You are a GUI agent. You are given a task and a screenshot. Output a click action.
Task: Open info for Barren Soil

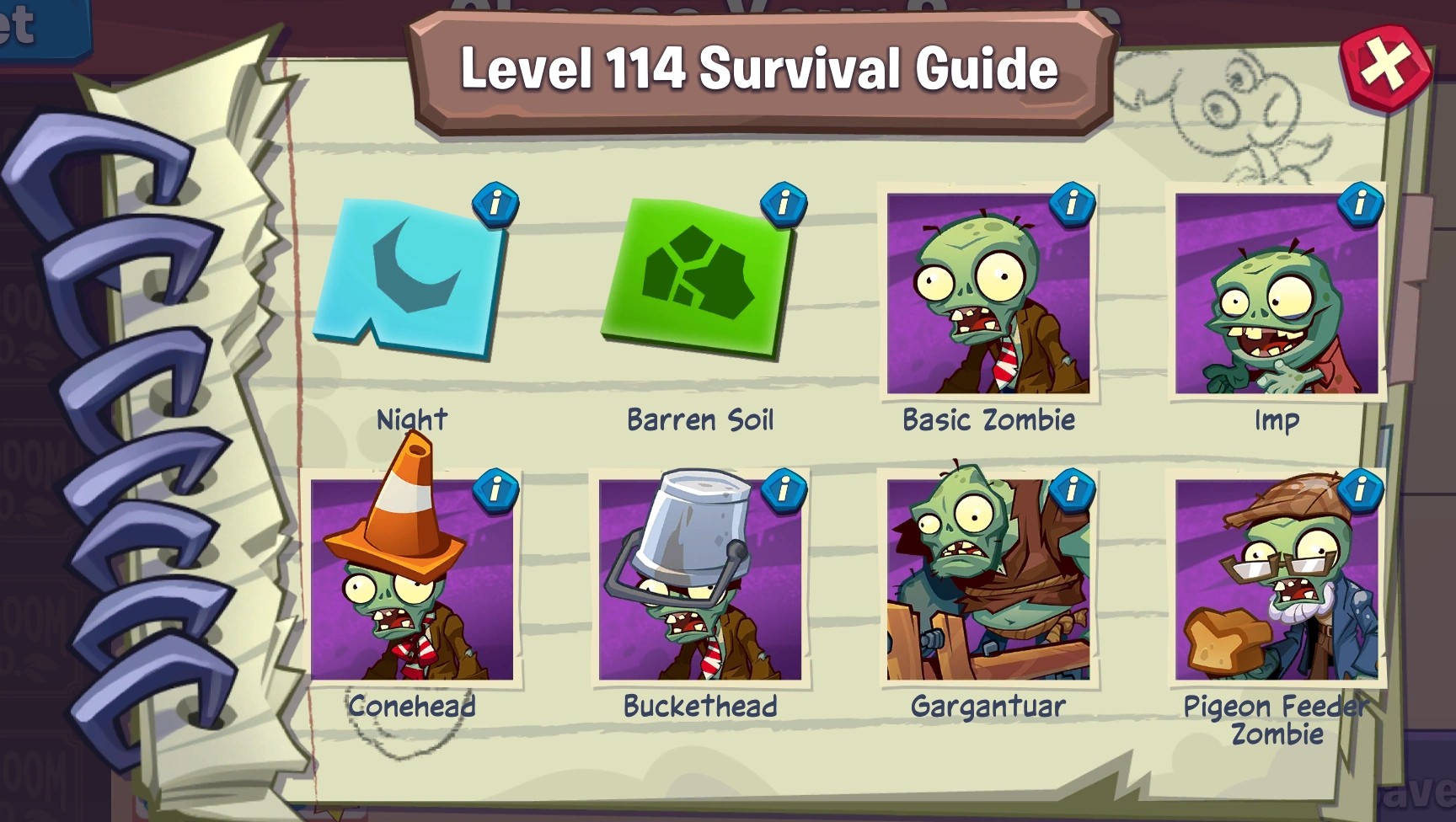click(784, 205)
